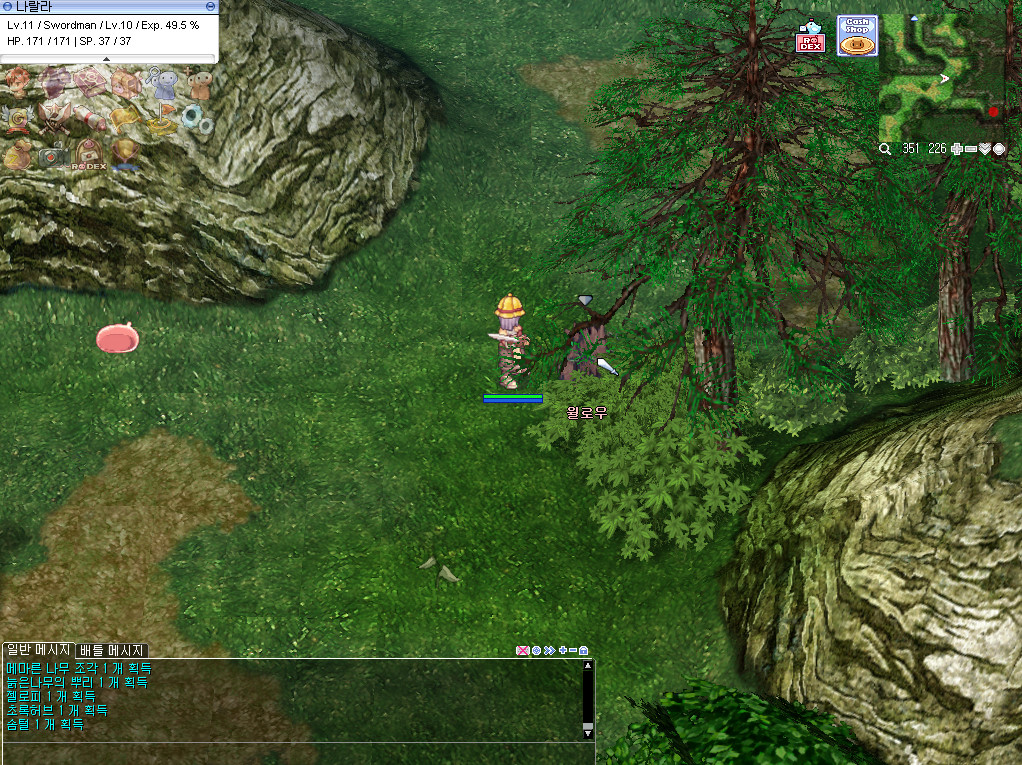The image size is (1022, 765).
Task: Open the treasure chest inventory icon
Action: click(127, 83)
